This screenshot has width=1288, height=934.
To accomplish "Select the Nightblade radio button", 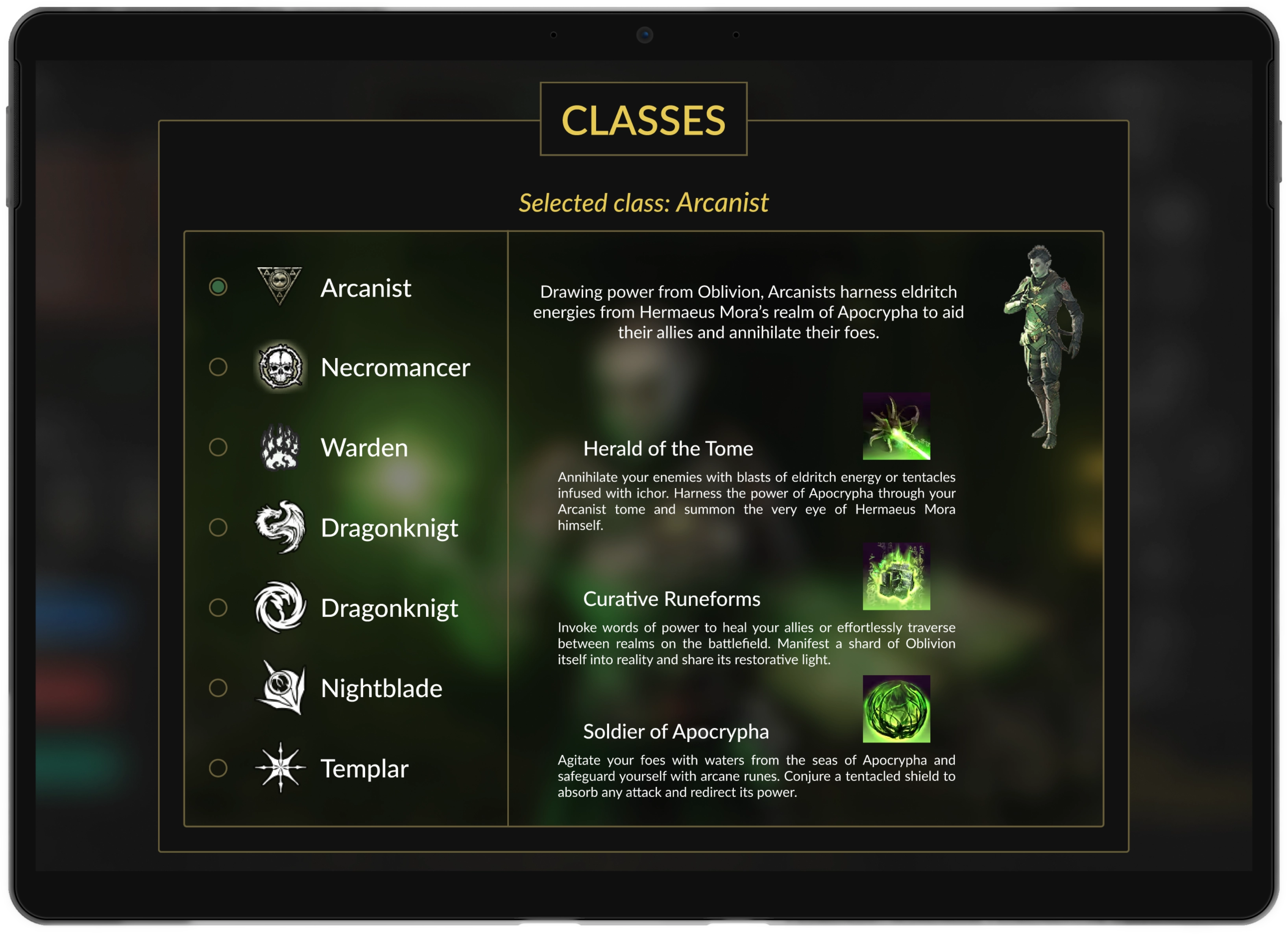I will click(218, 688).
